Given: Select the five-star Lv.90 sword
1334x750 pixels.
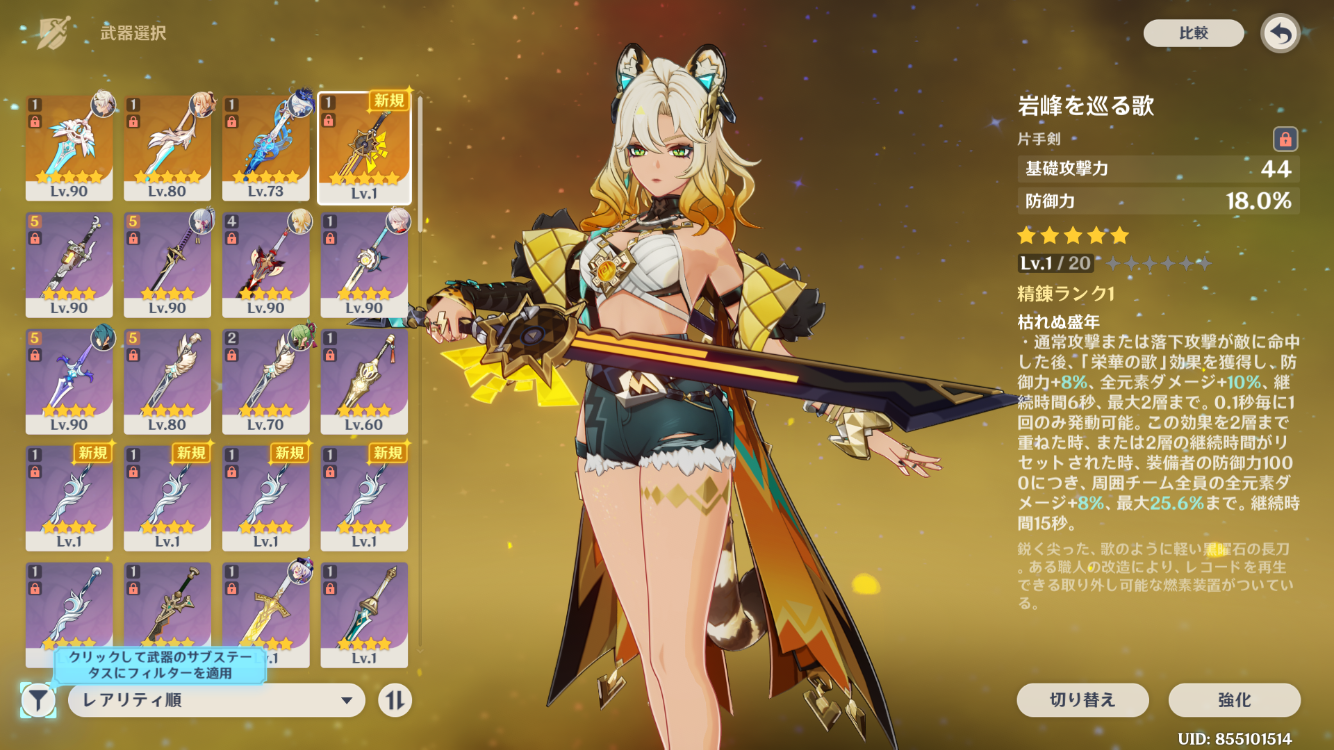Looking at the screenshot, I should click(x=68, y=147).
